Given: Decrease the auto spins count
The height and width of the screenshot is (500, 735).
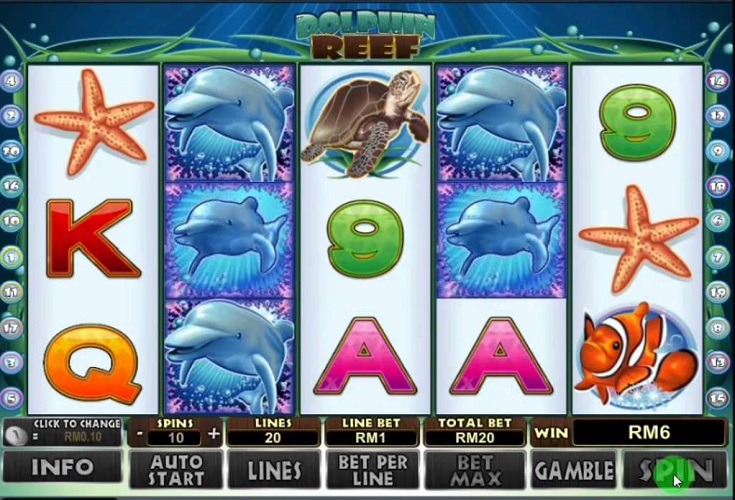Looking at the screenshot, I should pyautogui.click(x=140, y=434).
